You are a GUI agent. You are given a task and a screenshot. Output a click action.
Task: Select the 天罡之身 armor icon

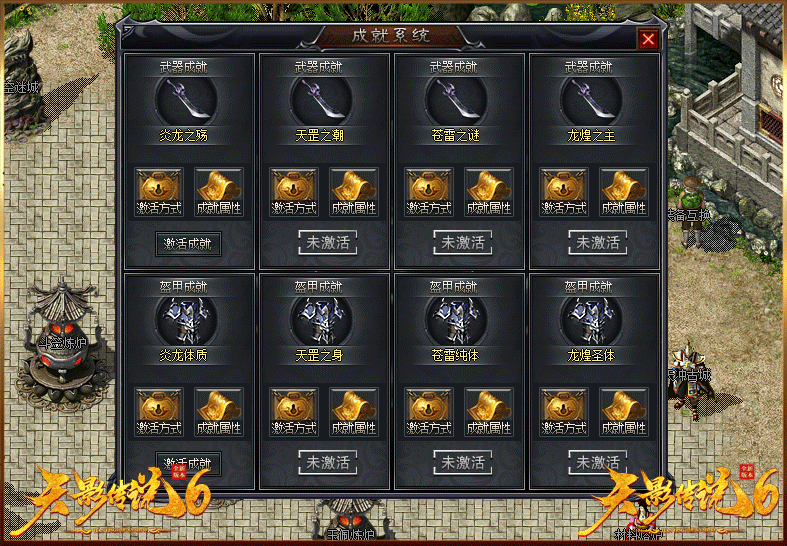(321, 320)
